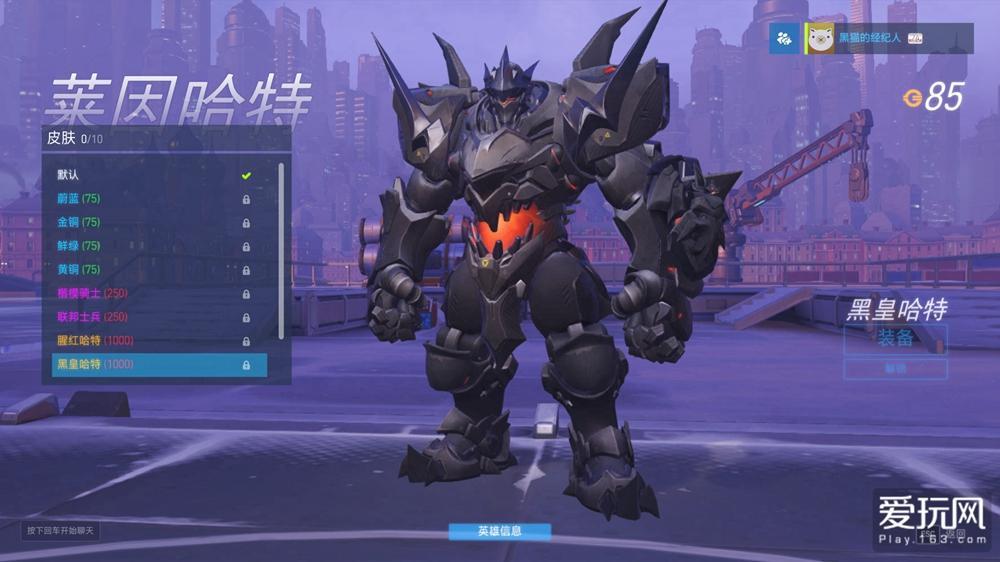Click the 装备 equip button

tap(895, 338)
